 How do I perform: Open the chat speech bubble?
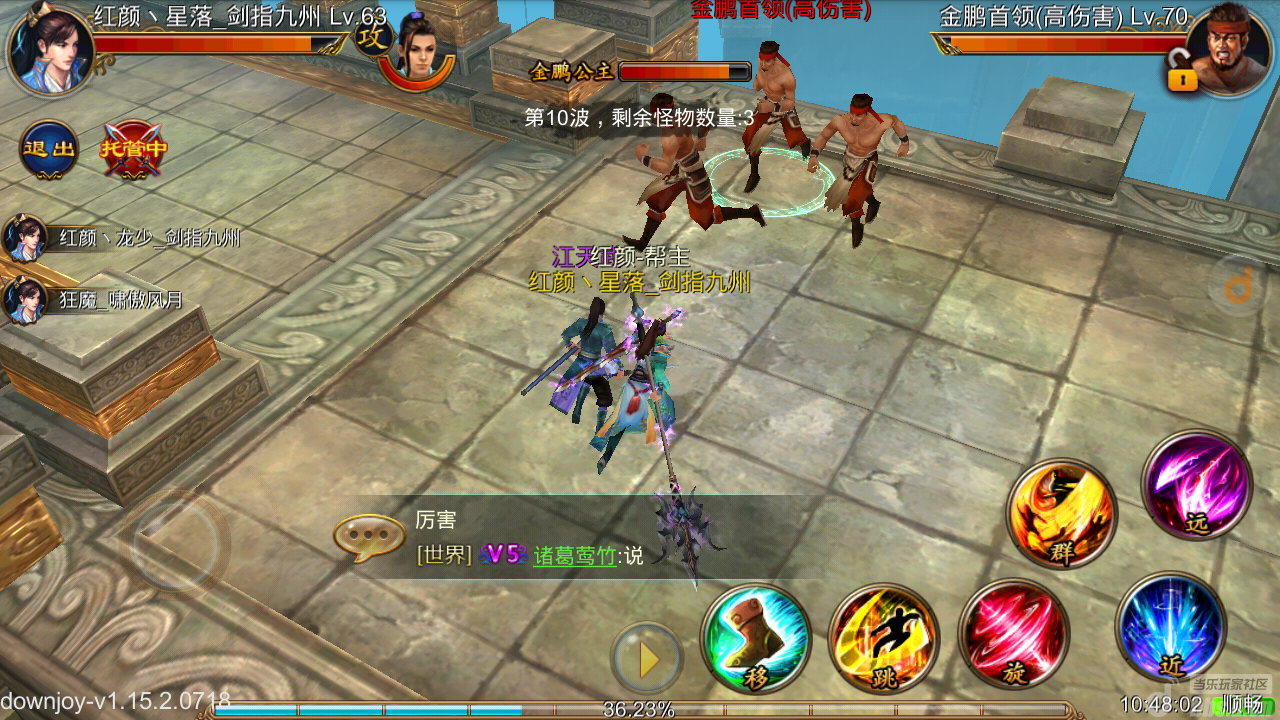(362, 538)
